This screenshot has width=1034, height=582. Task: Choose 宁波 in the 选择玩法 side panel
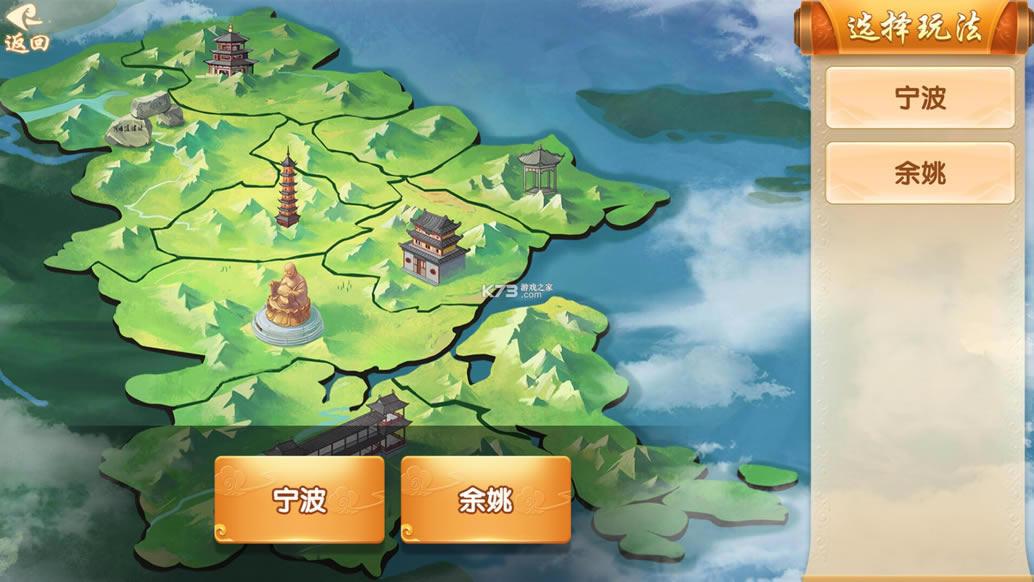(x=919, y=98)
